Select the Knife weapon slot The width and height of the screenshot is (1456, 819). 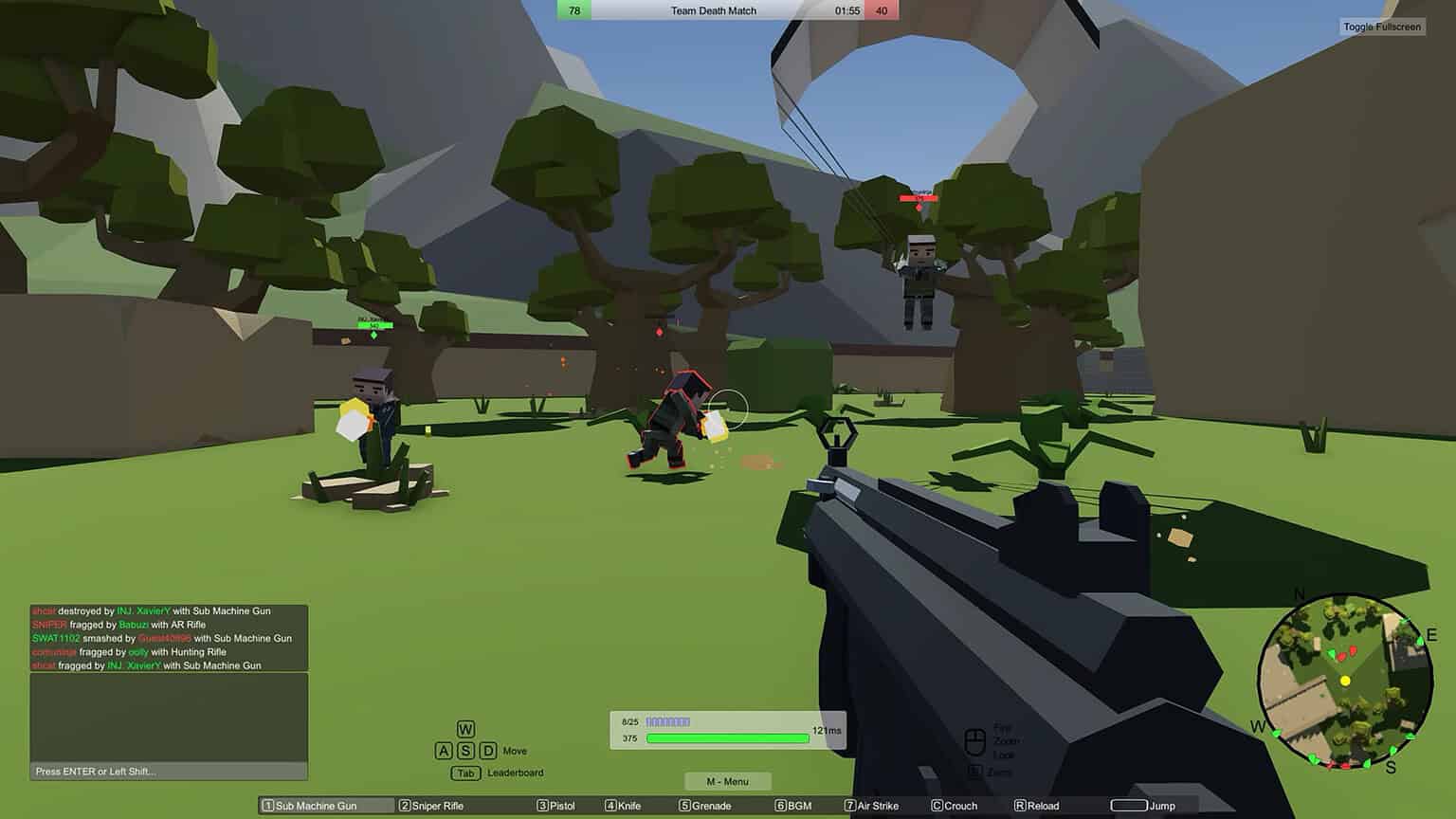(626, 805)
